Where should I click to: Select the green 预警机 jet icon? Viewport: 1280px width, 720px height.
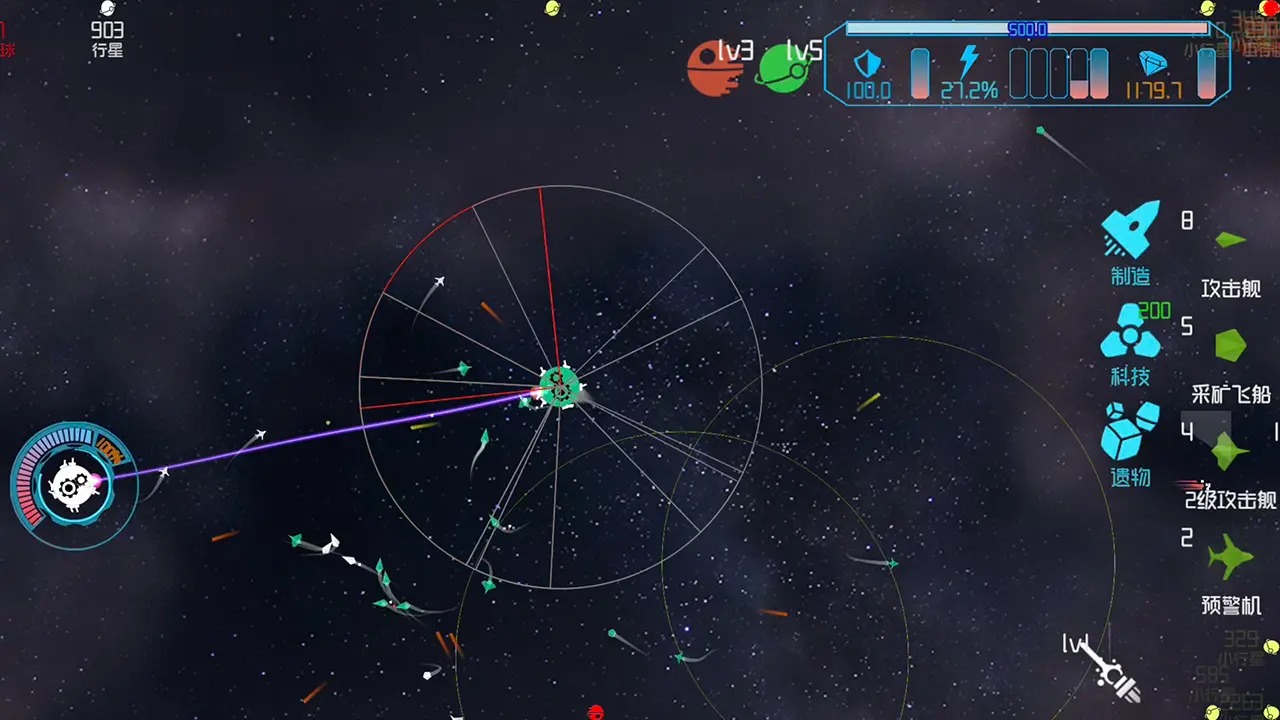click(1228, 557)
